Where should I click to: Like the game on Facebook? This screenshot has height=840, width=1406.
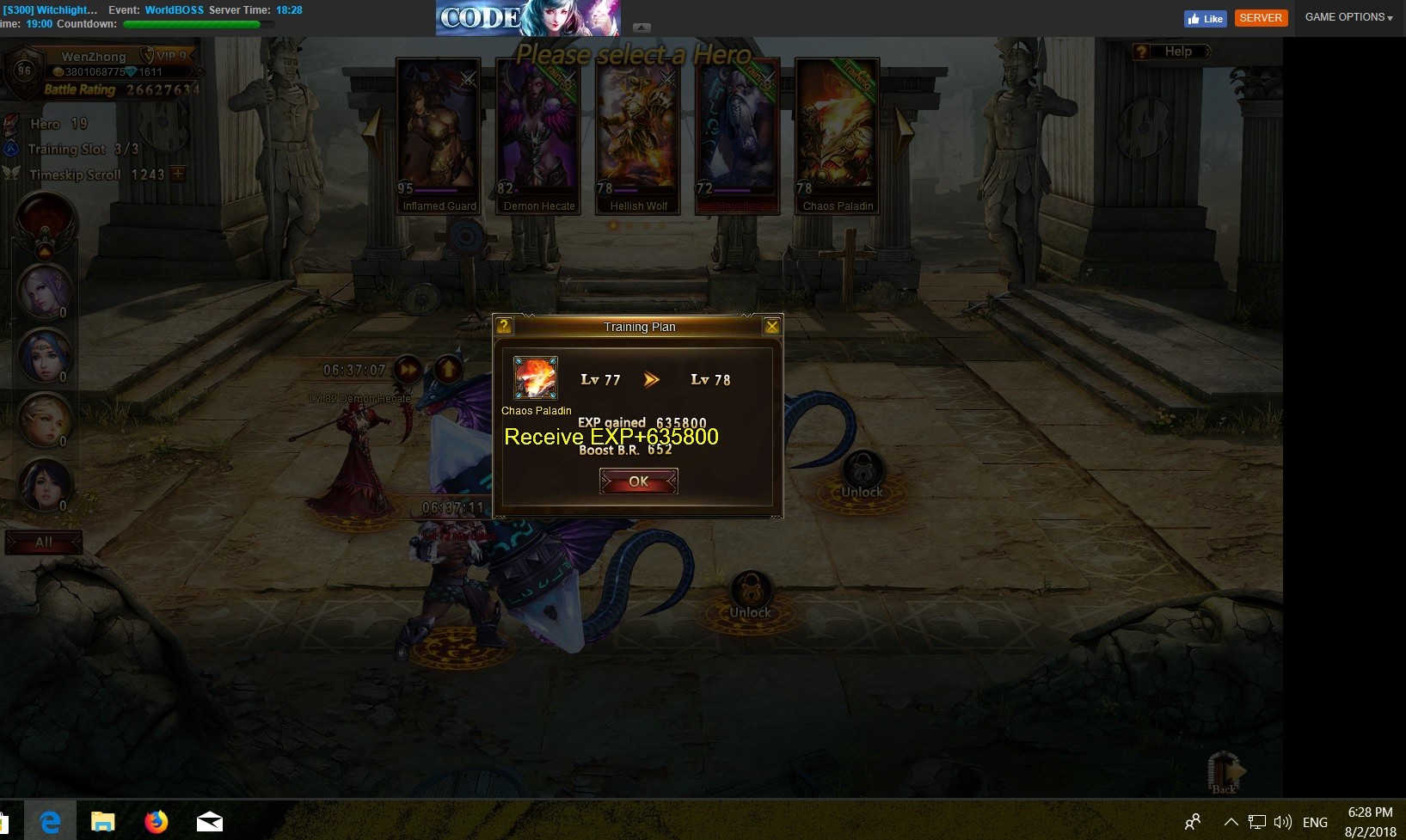pos(1205,18)
